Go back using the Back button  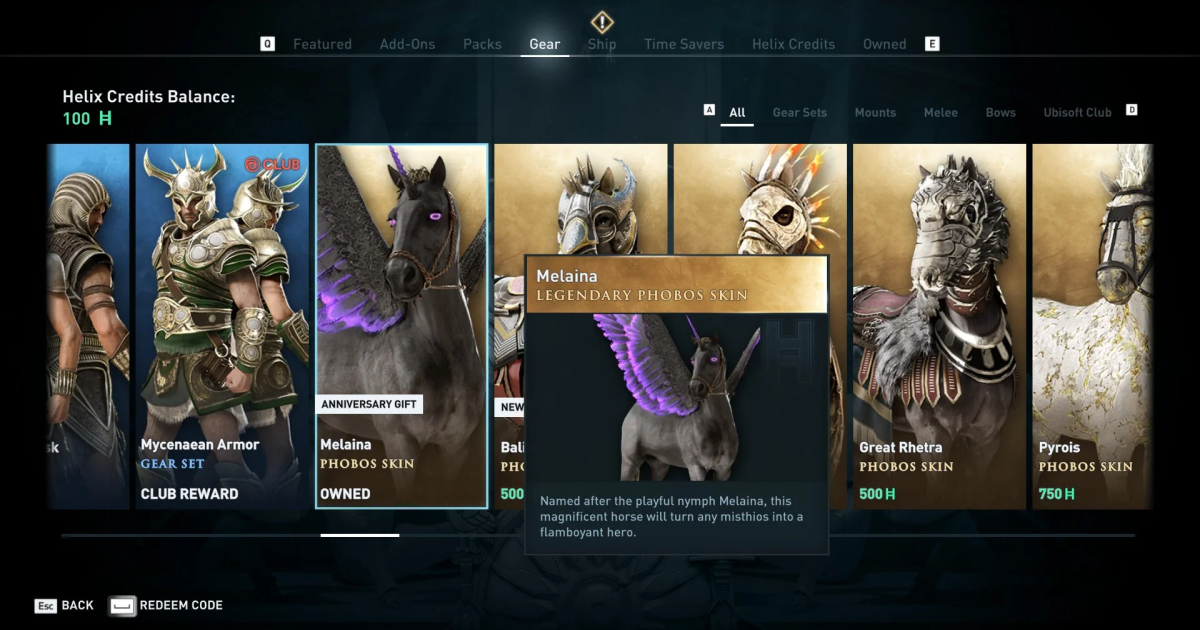65,605
